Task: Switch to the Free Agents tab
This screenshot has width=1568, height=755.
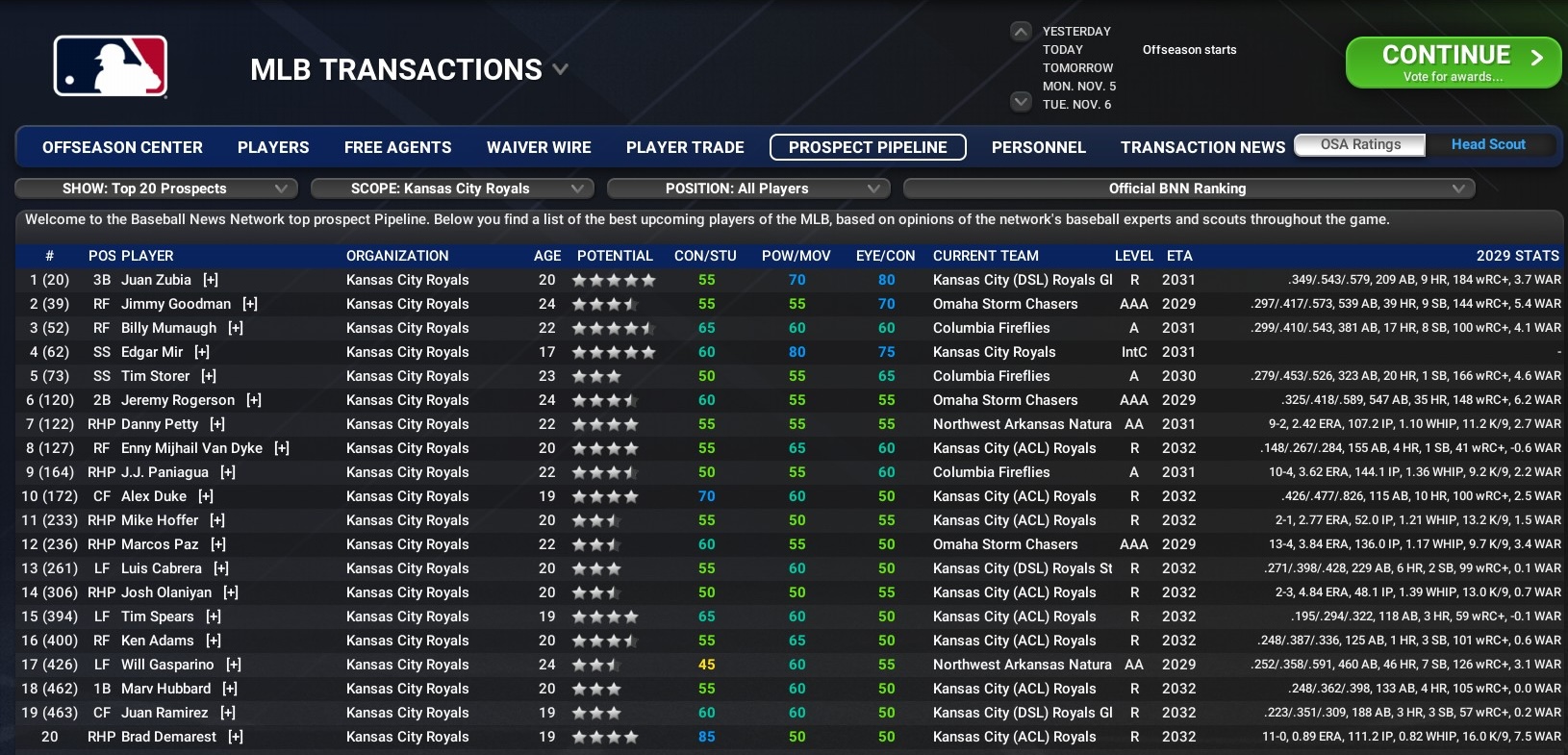Action: click(397, 147)
